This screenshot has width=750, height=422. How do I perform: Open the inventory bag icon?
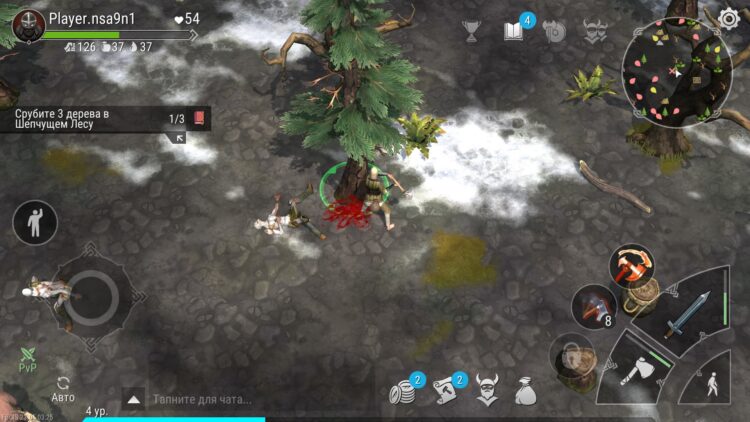526,392
